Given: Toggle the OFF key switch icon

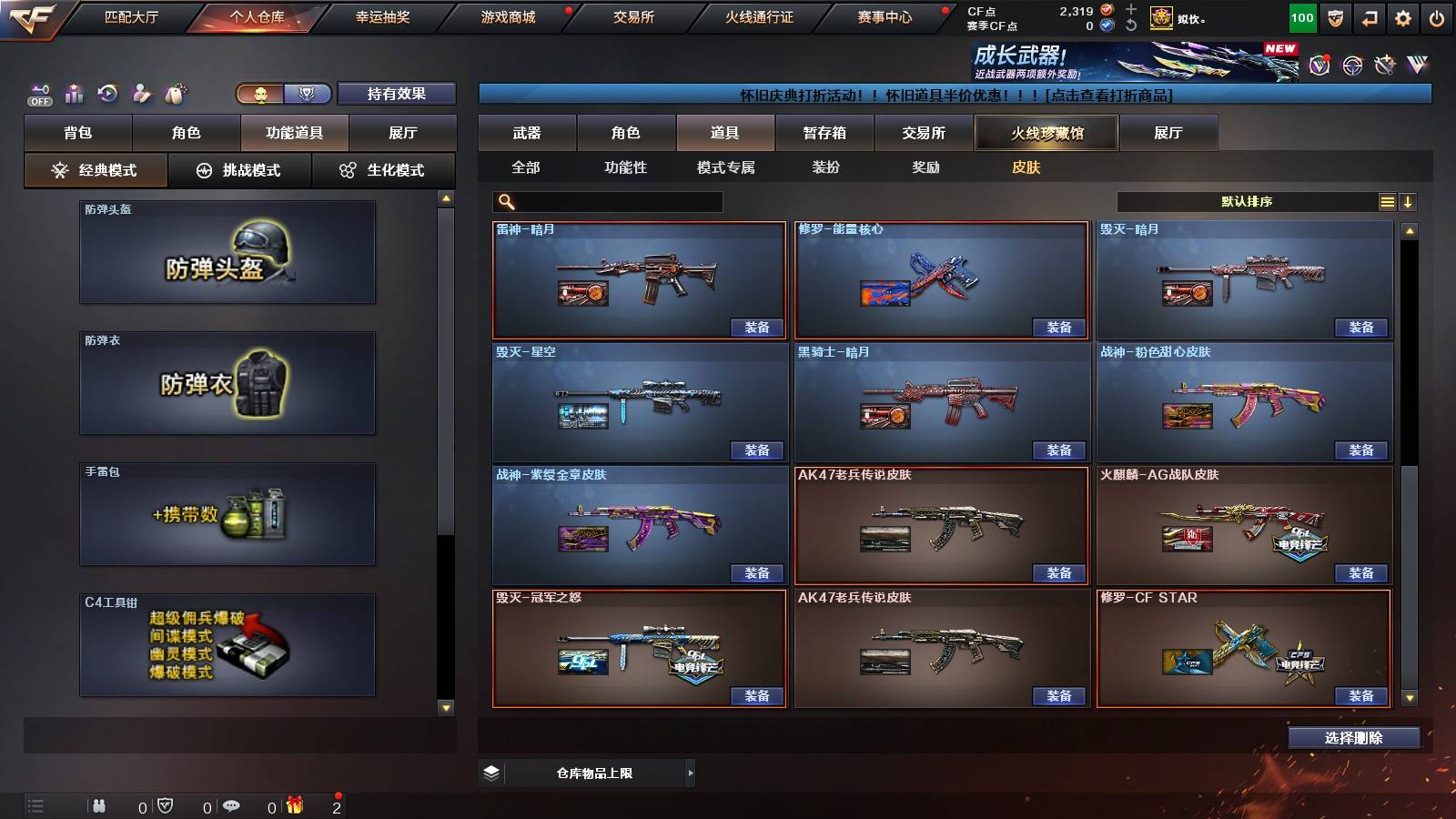Looking at the screenshot, I should tap(38, 91).
